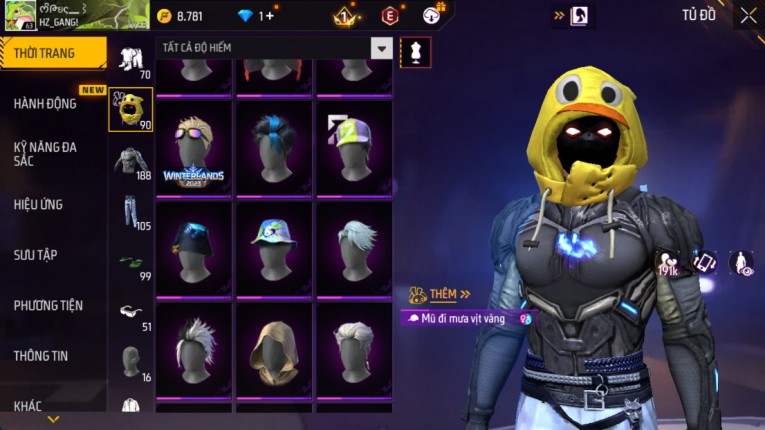Screen dimensions: 765x430
Task: Switch to the Hành Động tab
Action: (x=45, y=103)
